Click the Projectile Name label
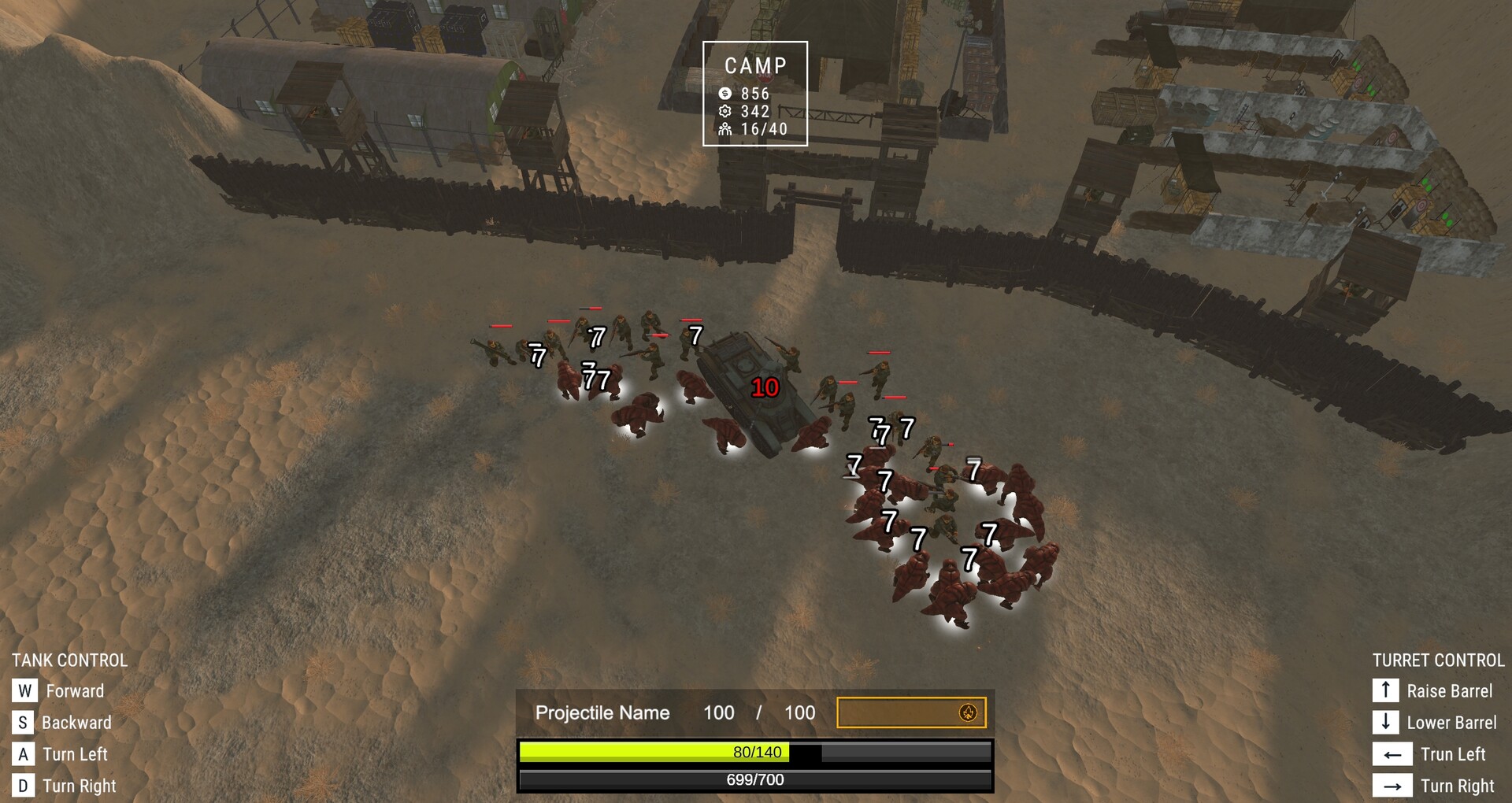The width and height of the screenshot is (1512, 803). 602,713
